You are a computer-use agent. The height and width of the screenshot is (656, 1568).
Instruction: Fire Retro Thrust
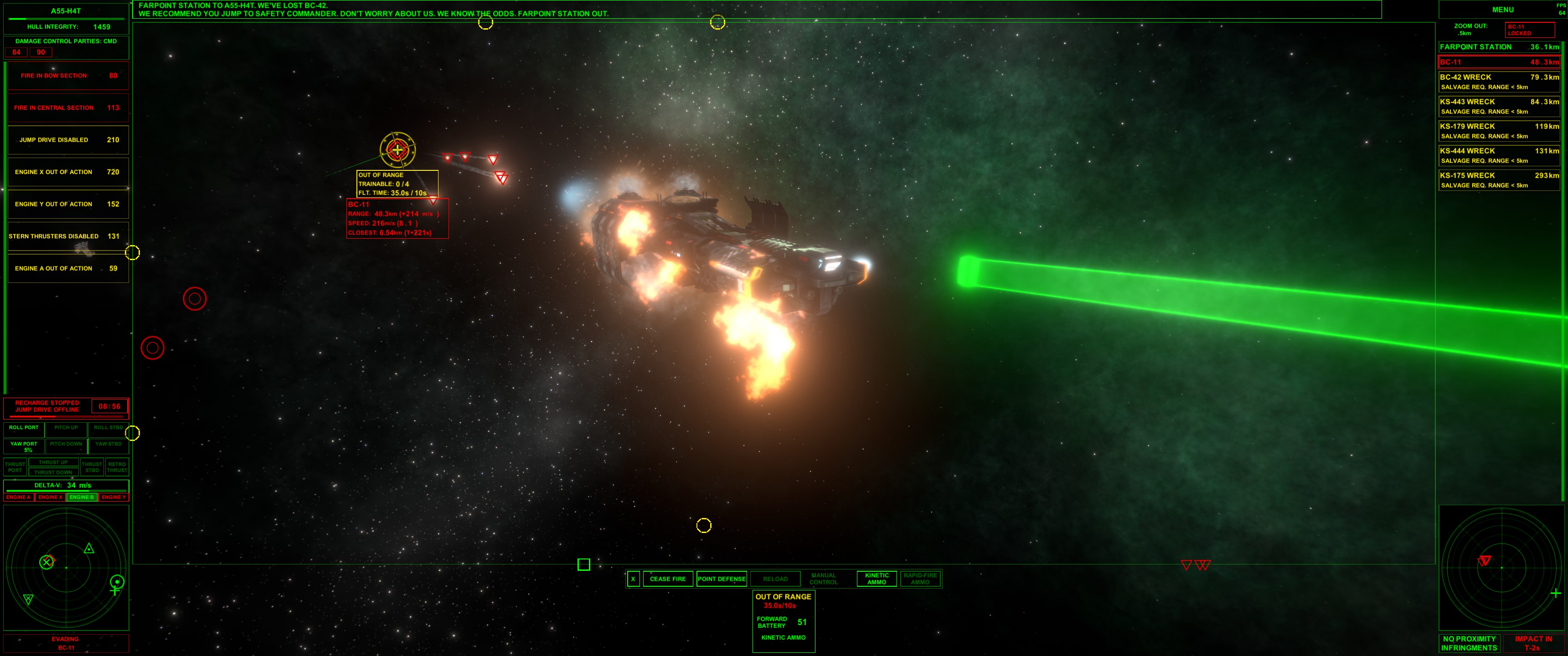tap(117, 467)
